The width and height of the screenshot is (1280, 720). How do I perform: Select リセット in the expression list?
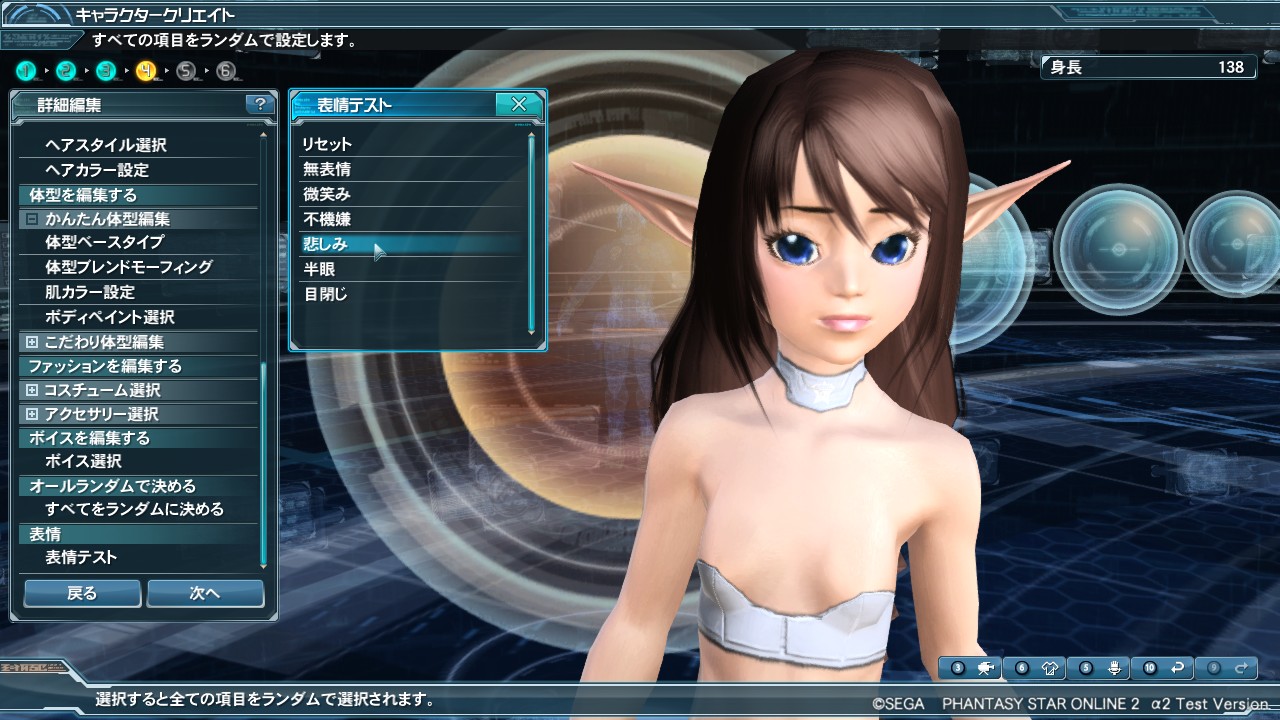click(327, 144)
